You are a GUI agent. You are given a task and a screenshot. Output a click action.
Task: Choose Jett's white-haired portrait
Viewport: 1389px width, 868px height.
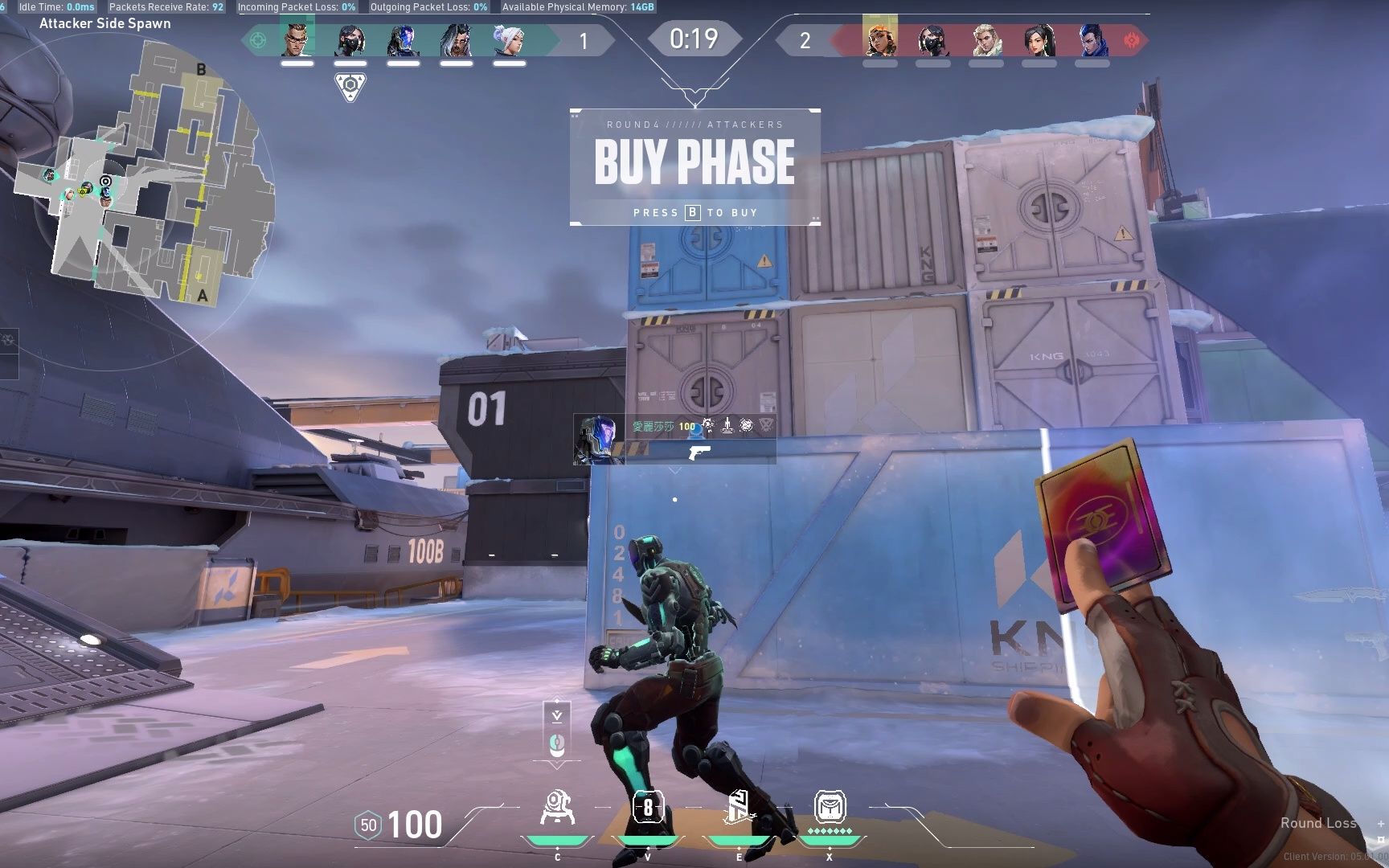click(x=509, y=39)
